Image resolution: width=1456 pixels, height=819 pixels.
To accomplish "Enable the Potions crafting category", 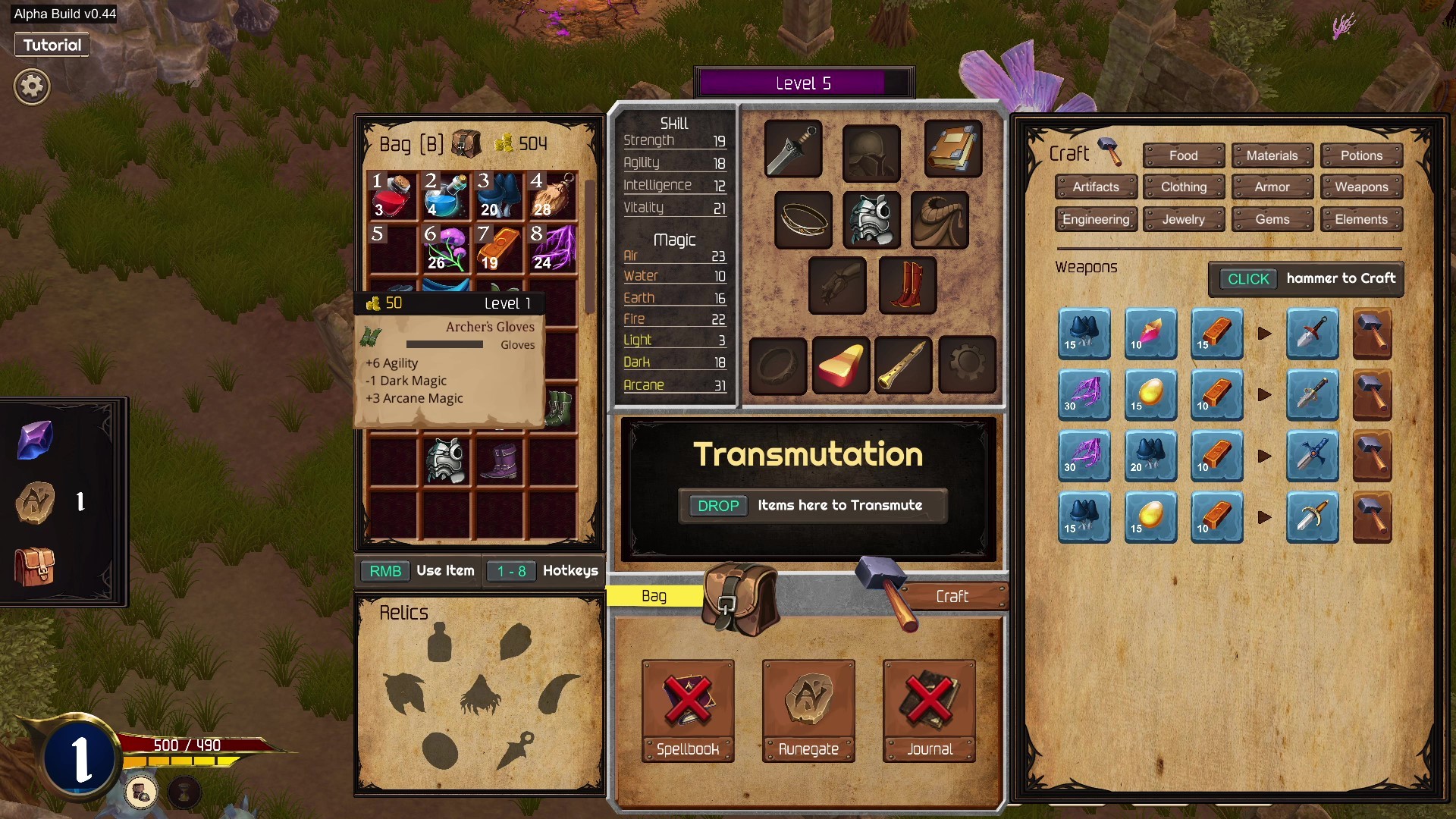I will [1361, 155].
